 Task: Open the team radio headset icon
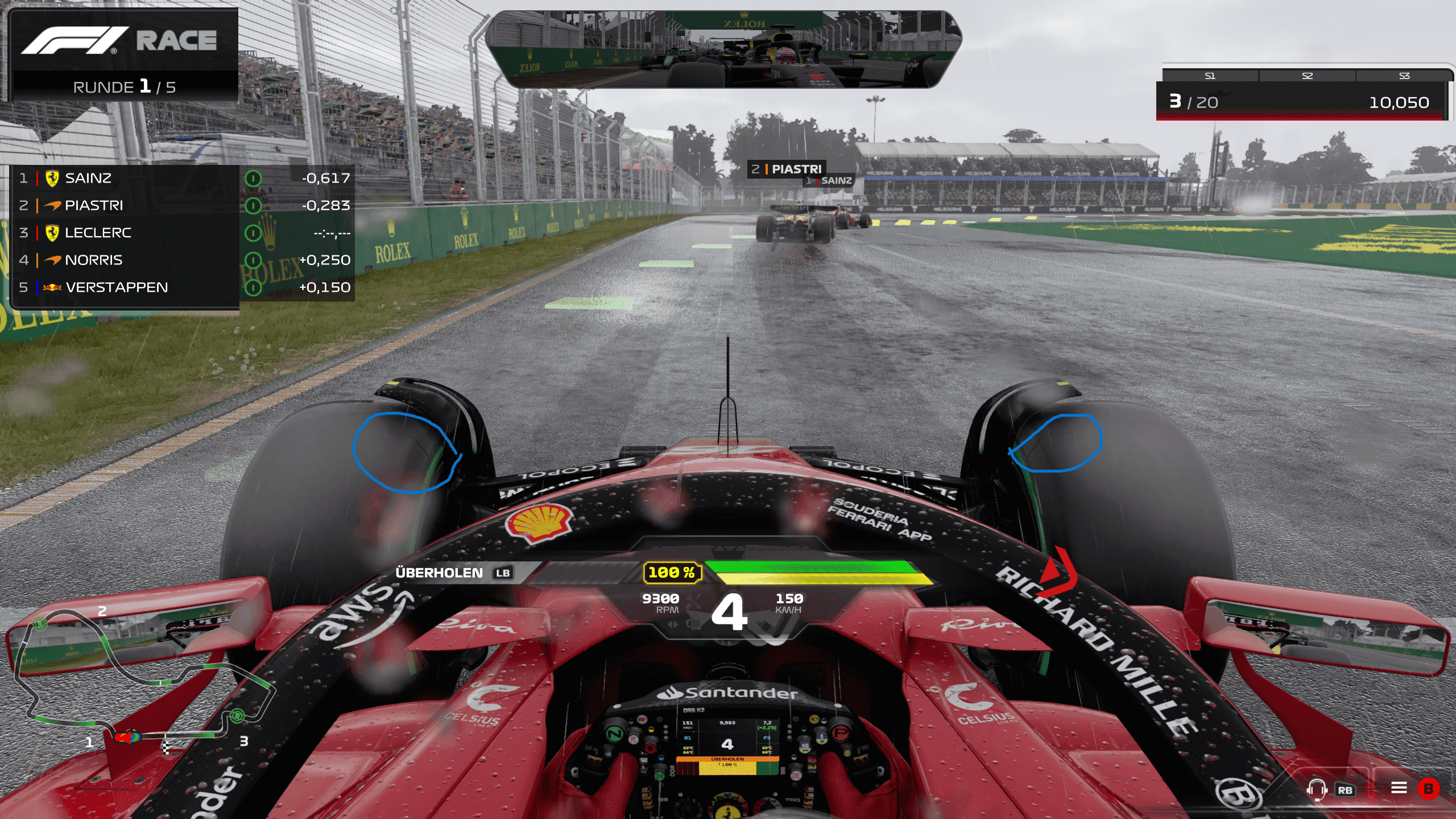pos(1316,789)
